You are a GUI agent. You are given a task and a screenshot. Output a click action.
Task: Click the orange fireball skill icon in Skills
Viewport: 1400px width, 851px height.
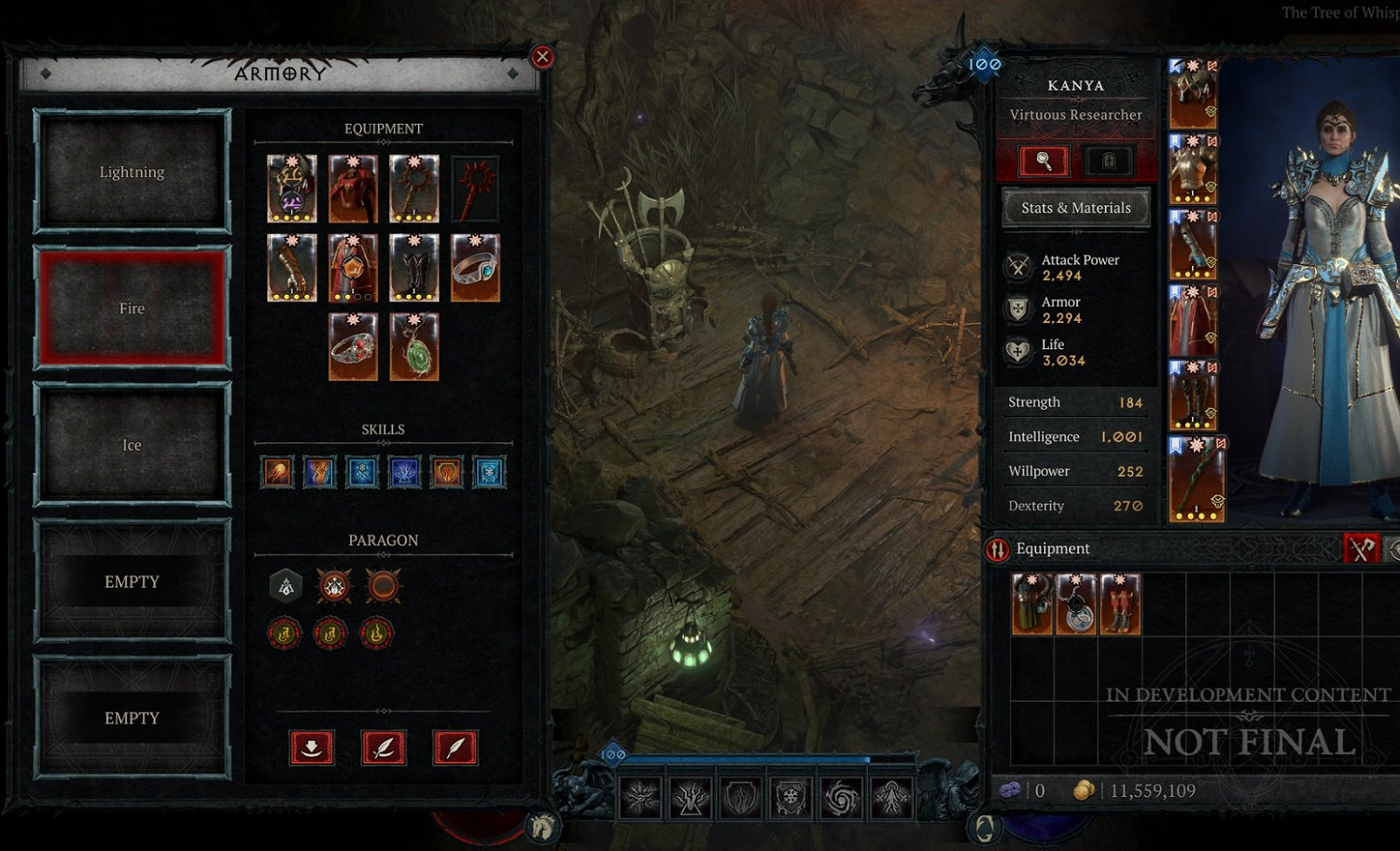pos(277,472)
